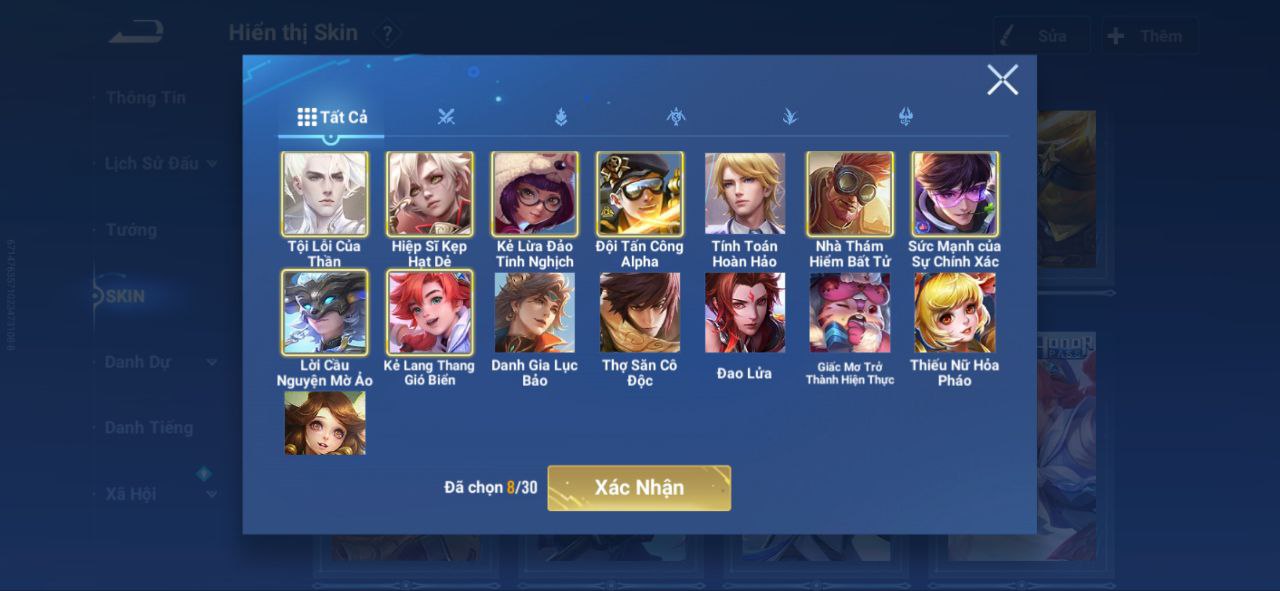1280x591 pixels.
Task: Select the Tội Lỗi Của Thần skin
Action: (x=324, y=194)
